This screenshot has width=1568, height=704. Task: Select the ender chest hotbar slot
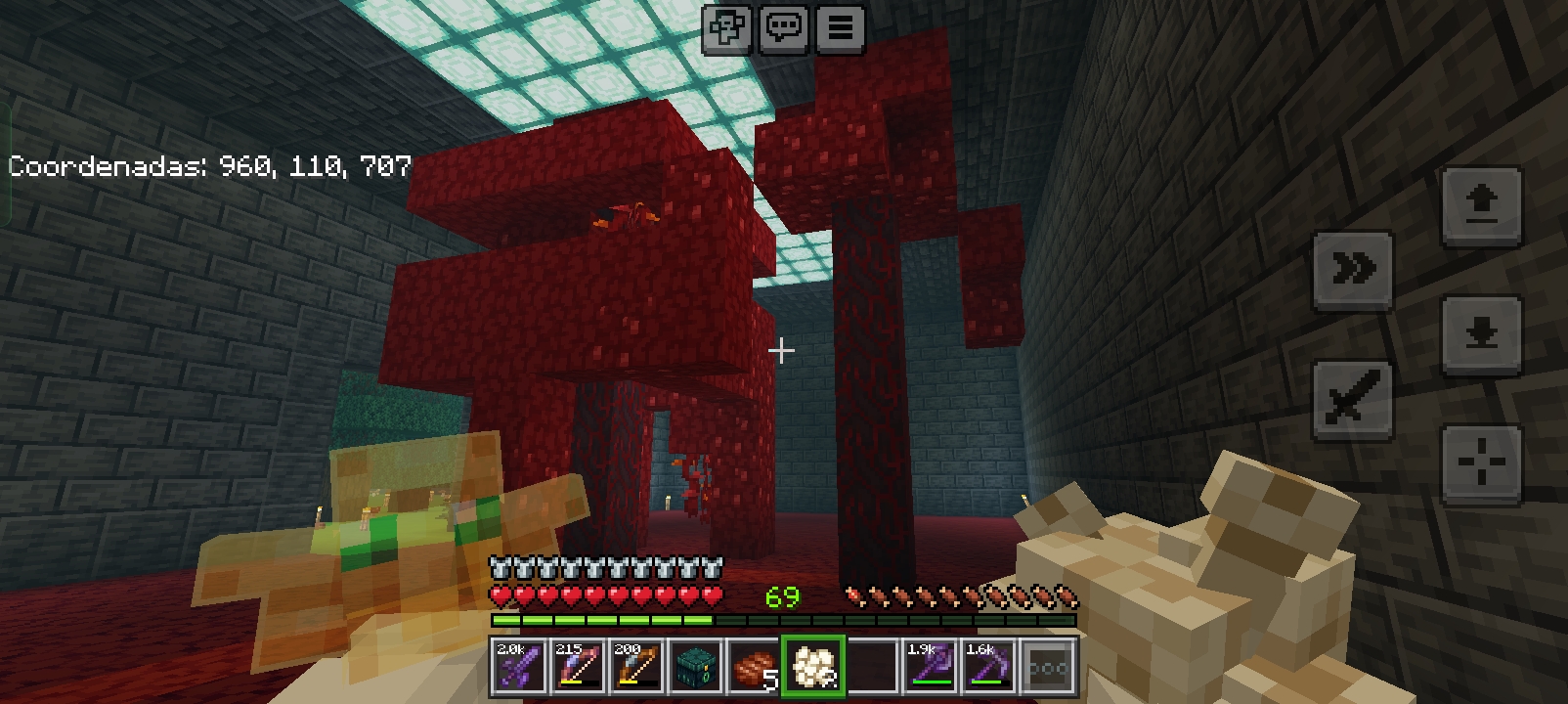tap(695, 667)
